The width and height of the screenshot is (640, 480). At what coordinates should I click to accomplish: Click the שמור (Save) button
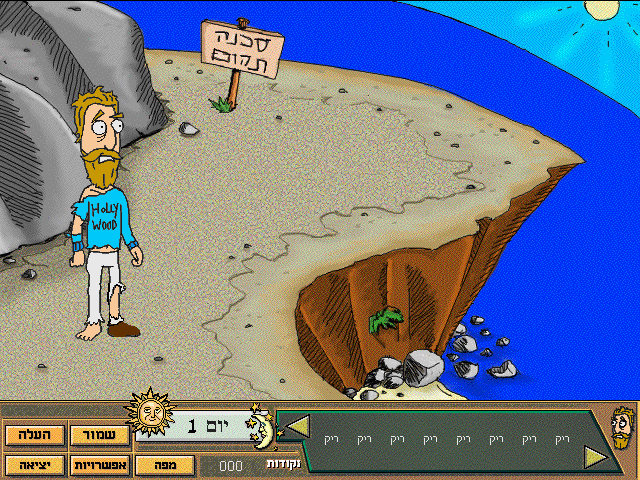(x=100, y=436)
